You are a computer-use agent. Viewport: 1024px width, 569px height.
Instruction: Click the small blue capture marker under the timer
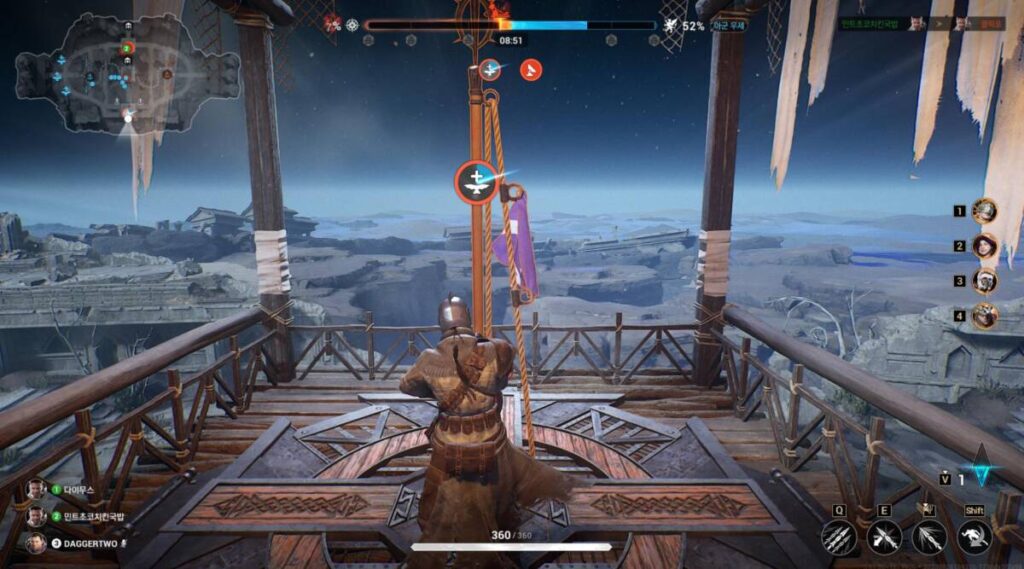pyautogui.click(x=489, y=69)
